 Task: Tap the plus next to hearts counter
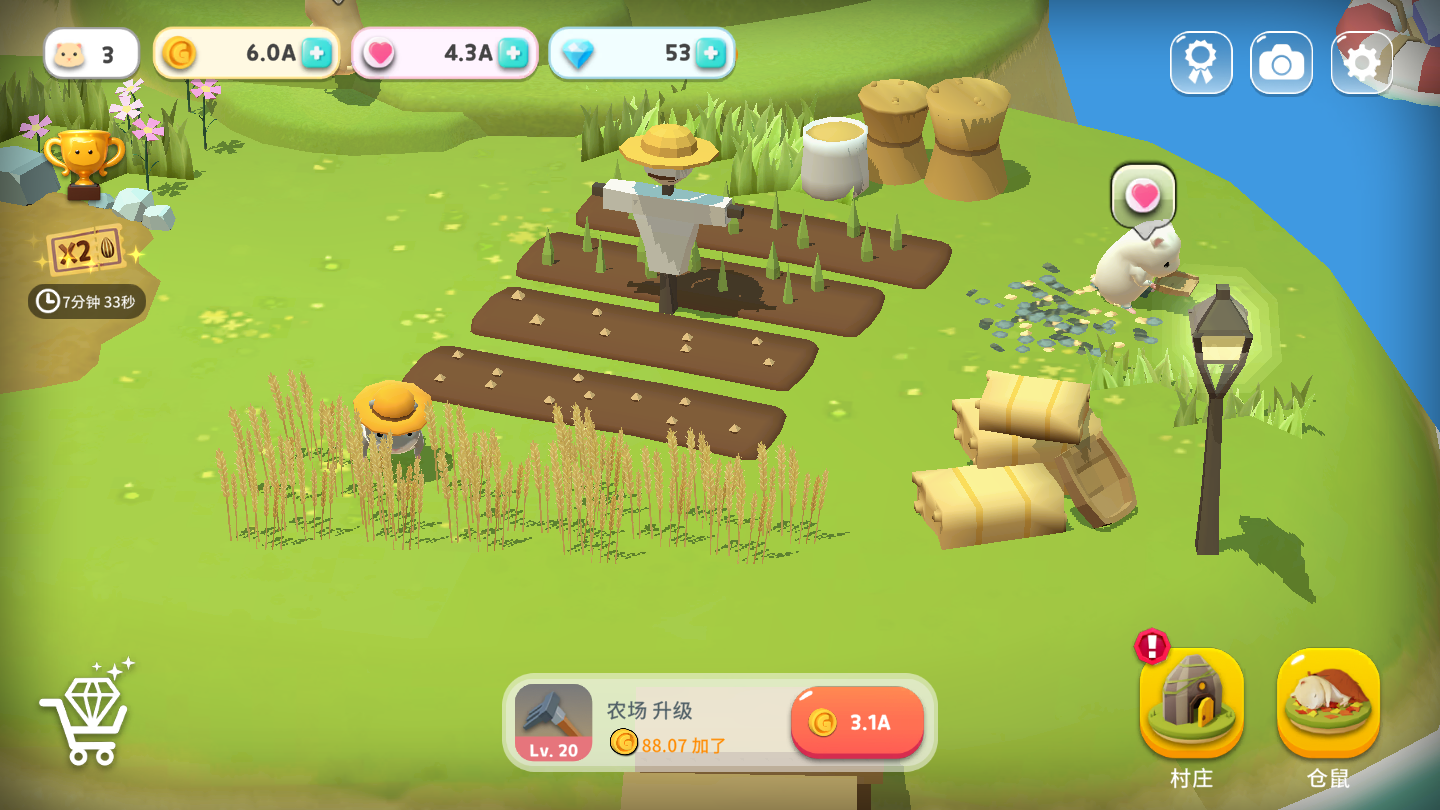coord(513,54)
